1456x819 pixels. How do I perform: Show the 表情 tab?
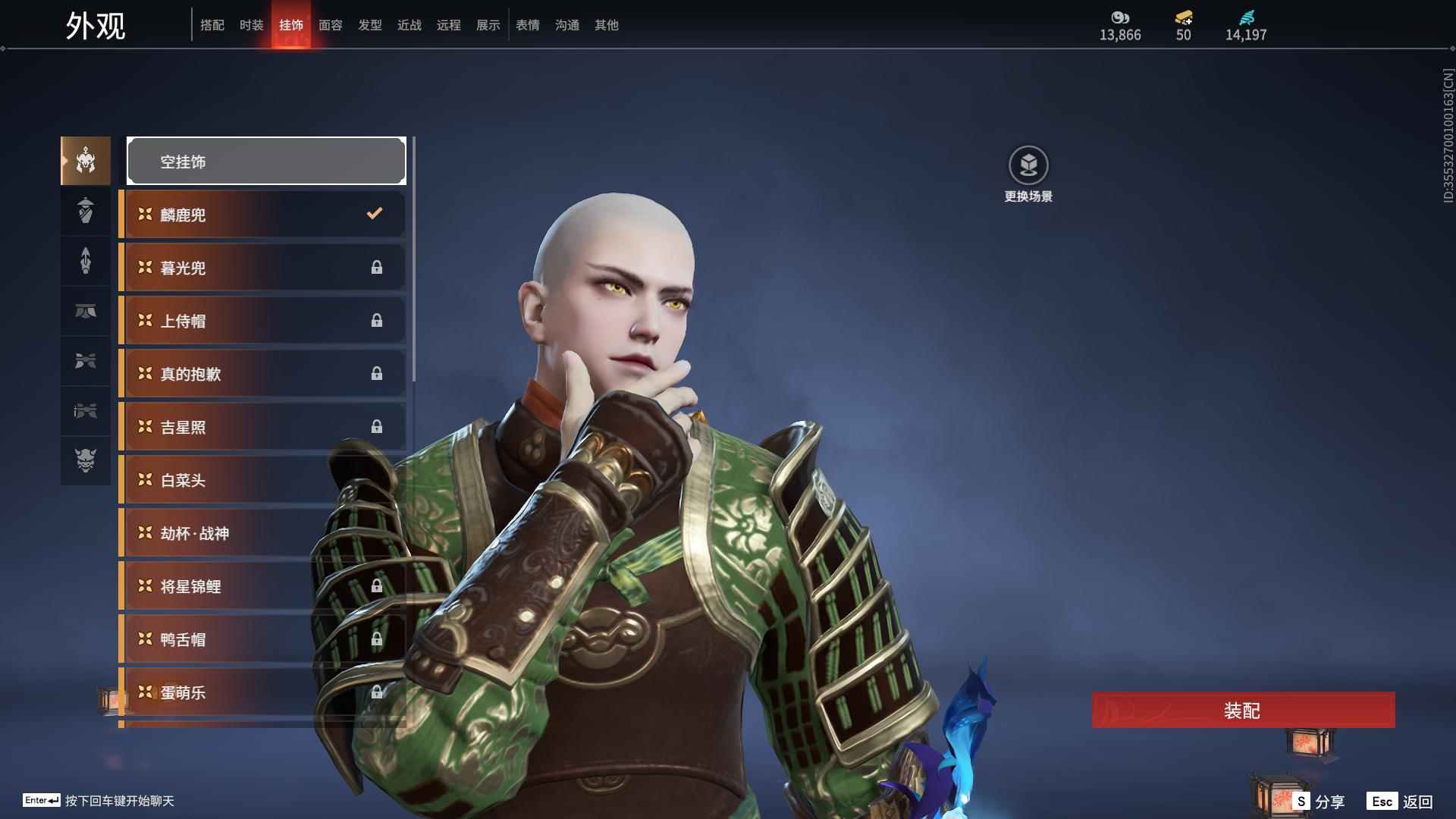527,25
